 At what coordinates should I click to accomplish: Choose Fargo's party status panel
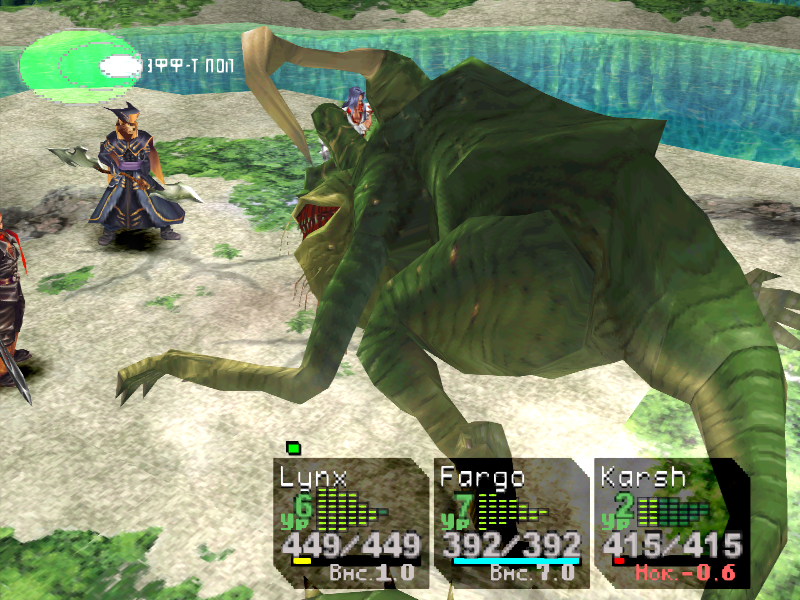pyautogui.click(x=510, y=522)
